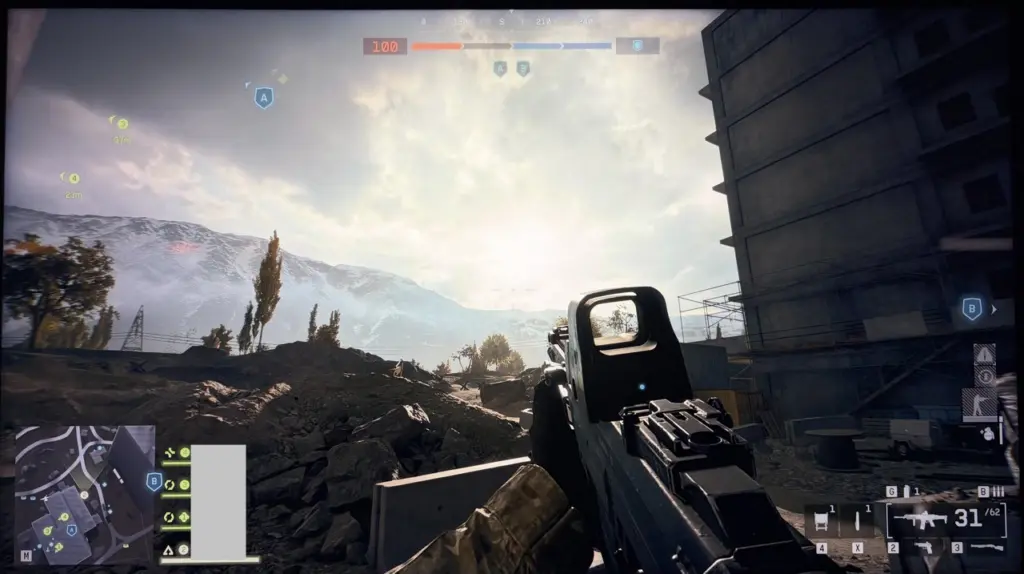Click objective B icon under the score bar
The image size is (1024, 574).
[x=522, y=69]
